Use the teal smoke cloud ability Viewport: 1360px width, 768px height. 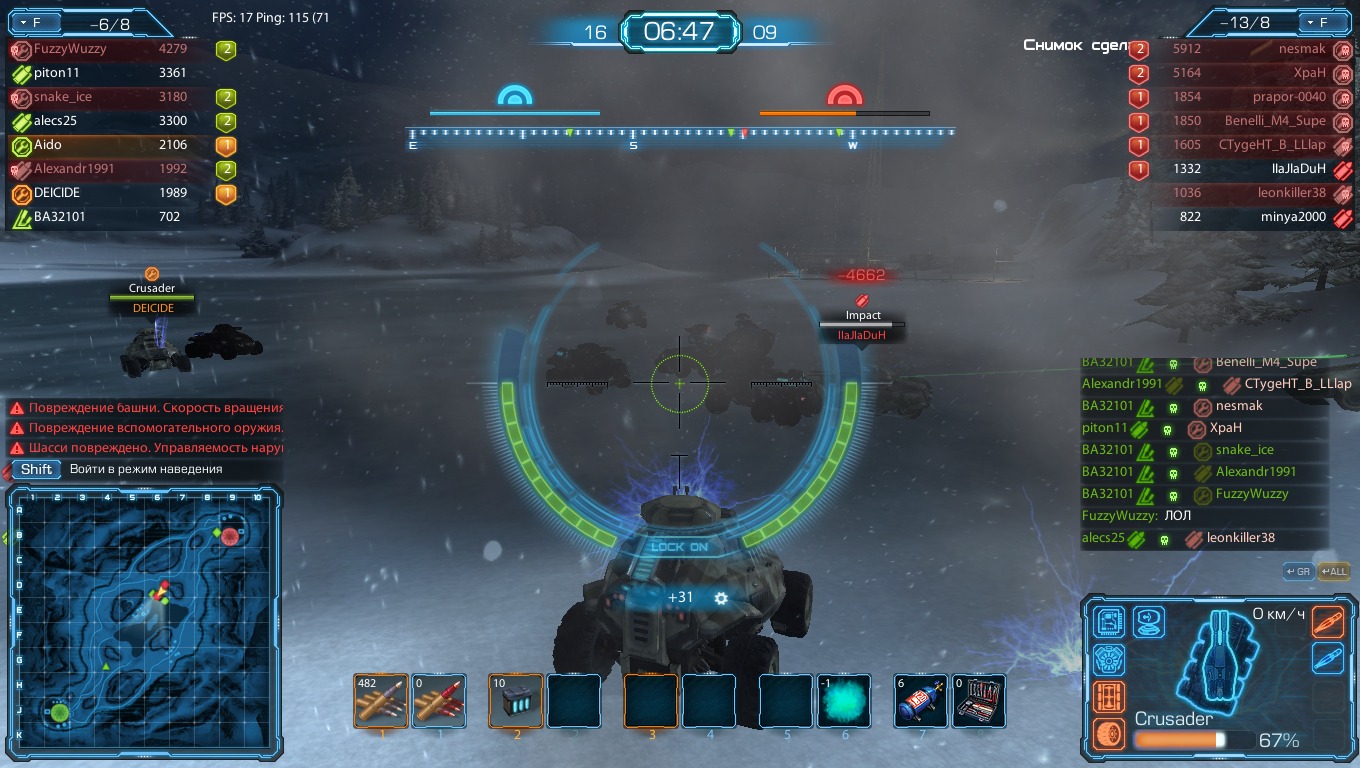tap(845, 701)
